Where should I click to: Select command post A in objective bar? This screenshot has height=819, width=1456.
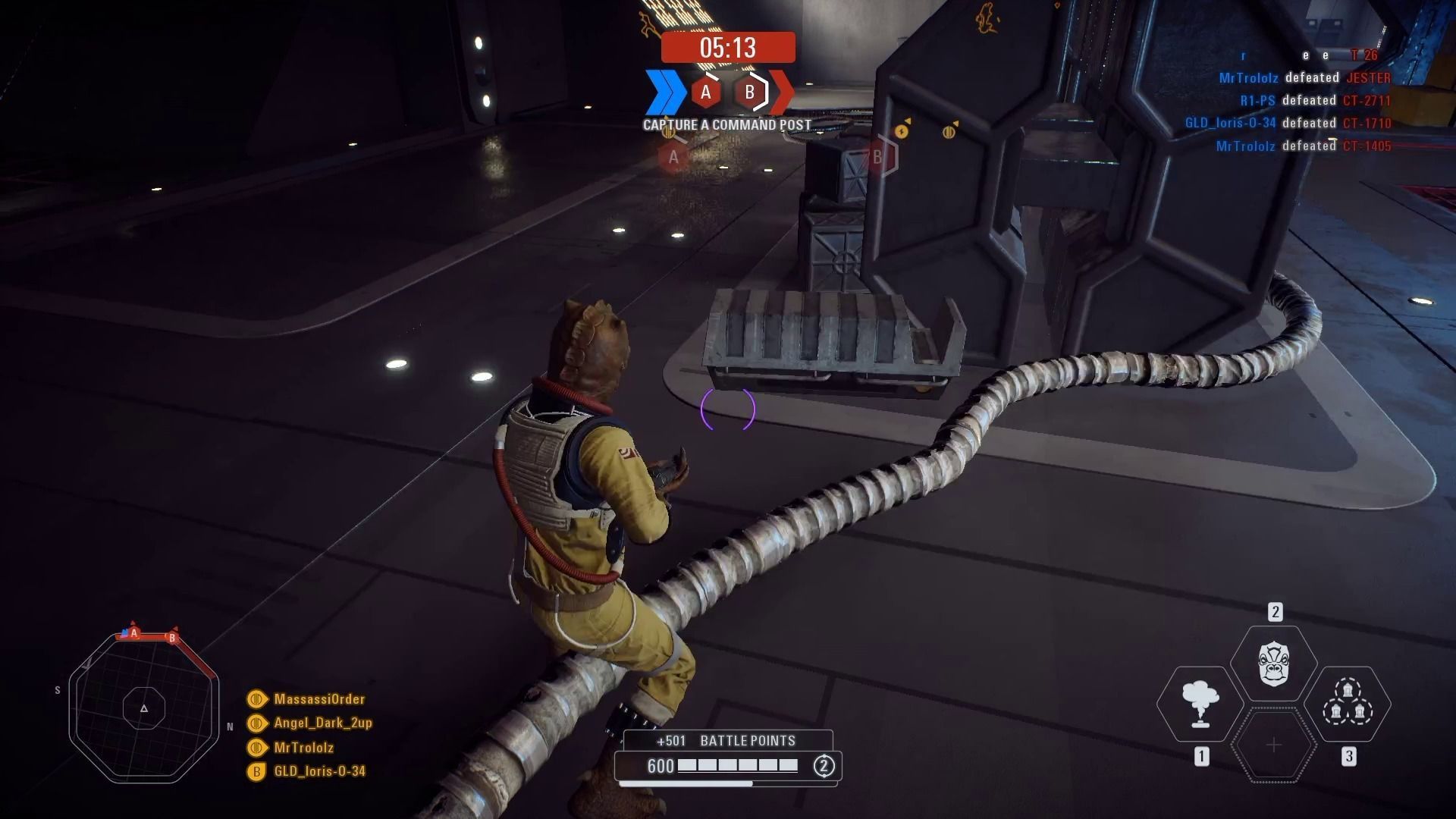706,93
